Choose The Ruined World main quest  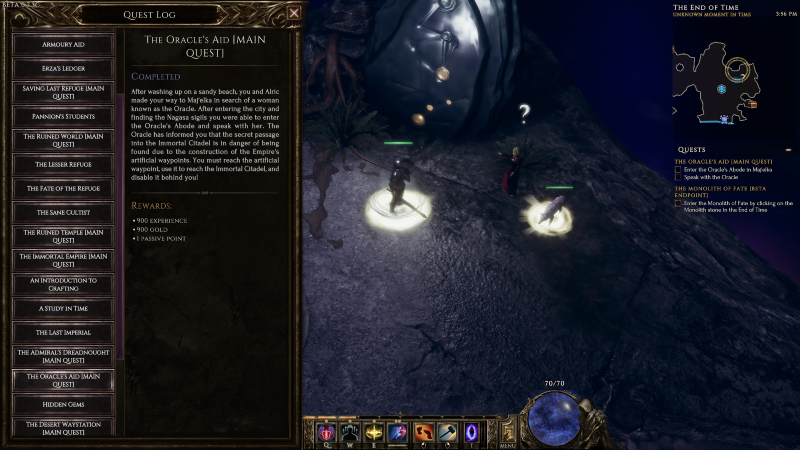click(x=62, y=139)
